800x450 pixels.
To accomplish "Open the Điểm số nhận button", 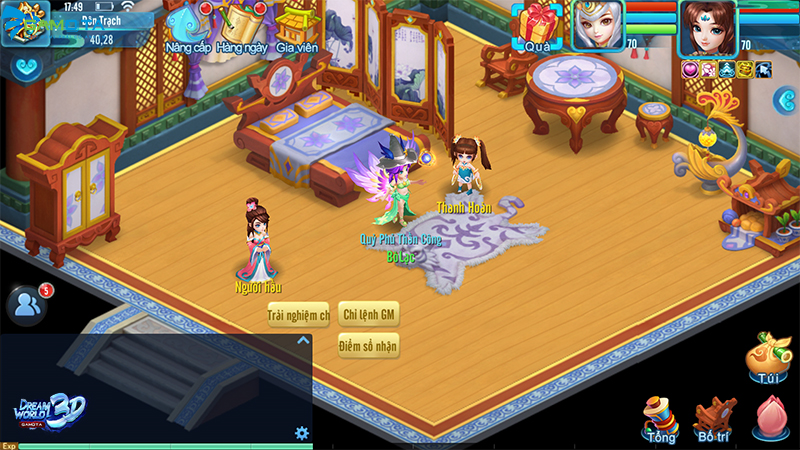I will [x=368, y=346].
